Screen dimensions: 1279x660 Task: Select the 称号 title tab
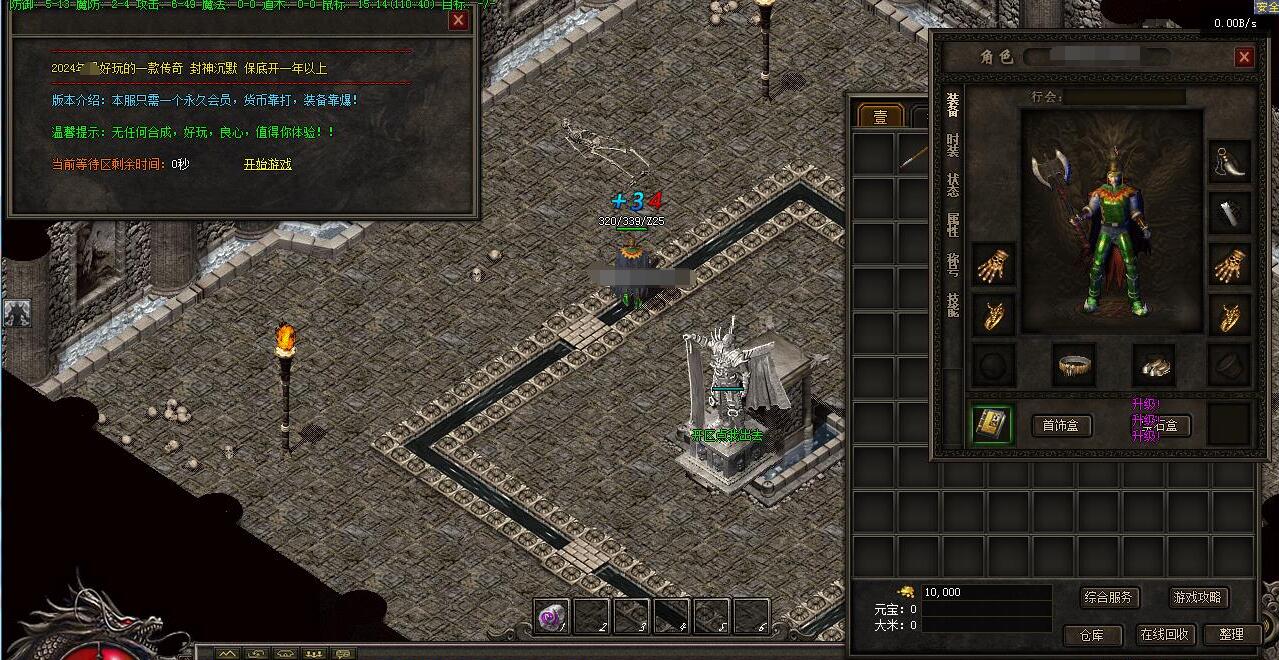click(x=953, y=264)
